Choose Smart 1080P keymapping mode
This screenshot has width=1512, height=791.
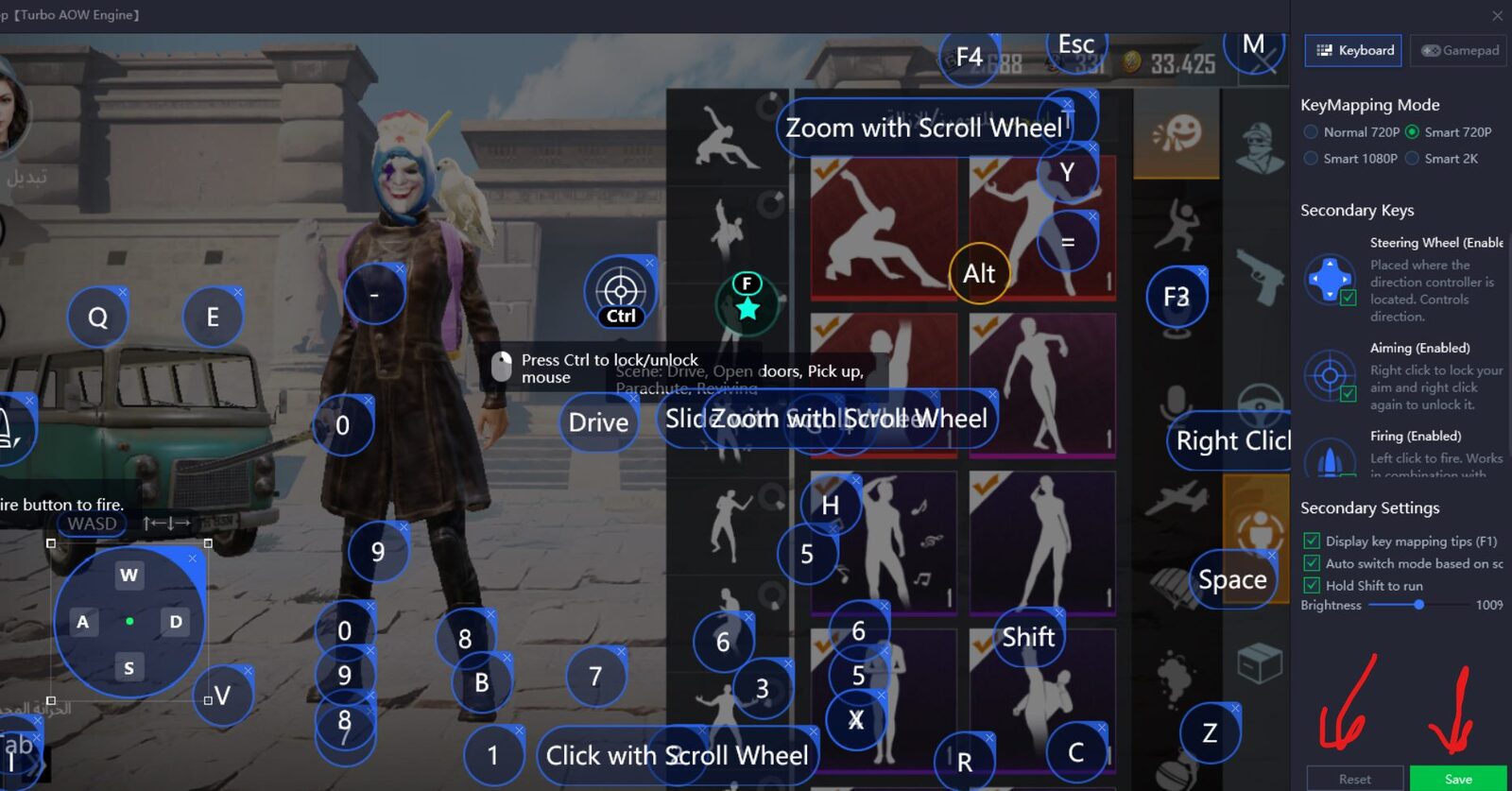pyautogui.click(x=1311, y=159)
